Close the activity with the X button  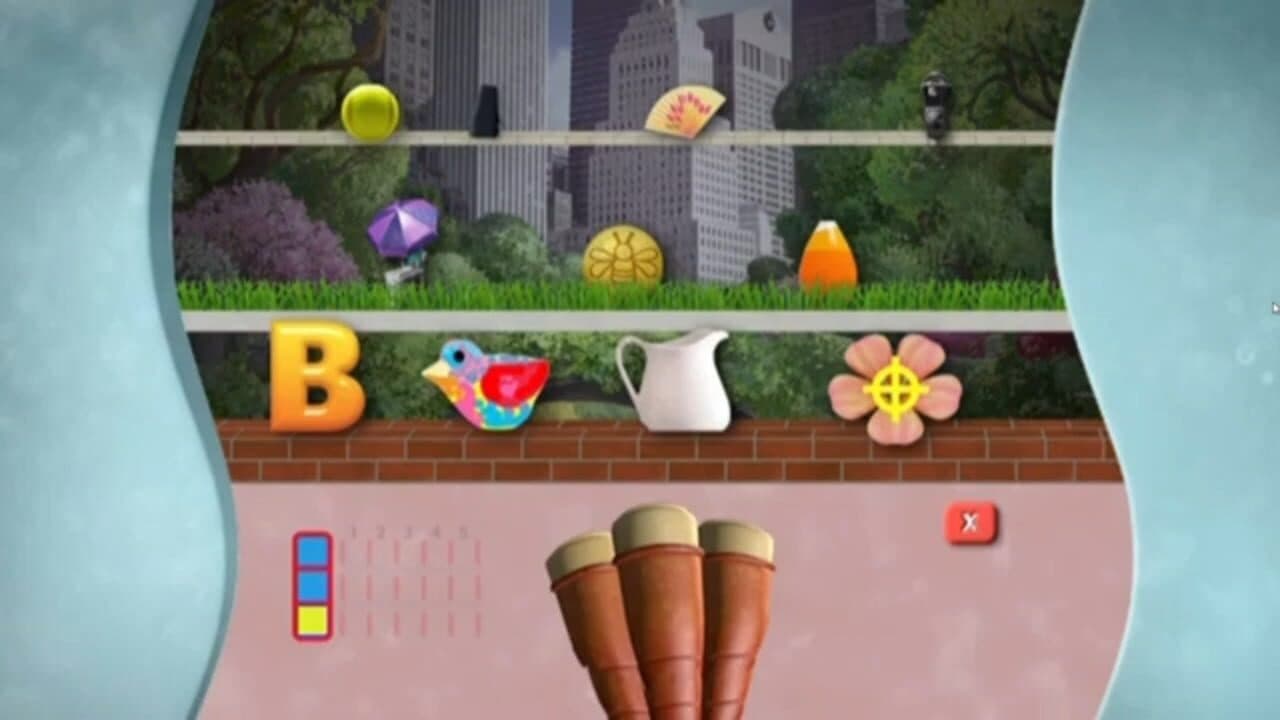tap(968, 520)
